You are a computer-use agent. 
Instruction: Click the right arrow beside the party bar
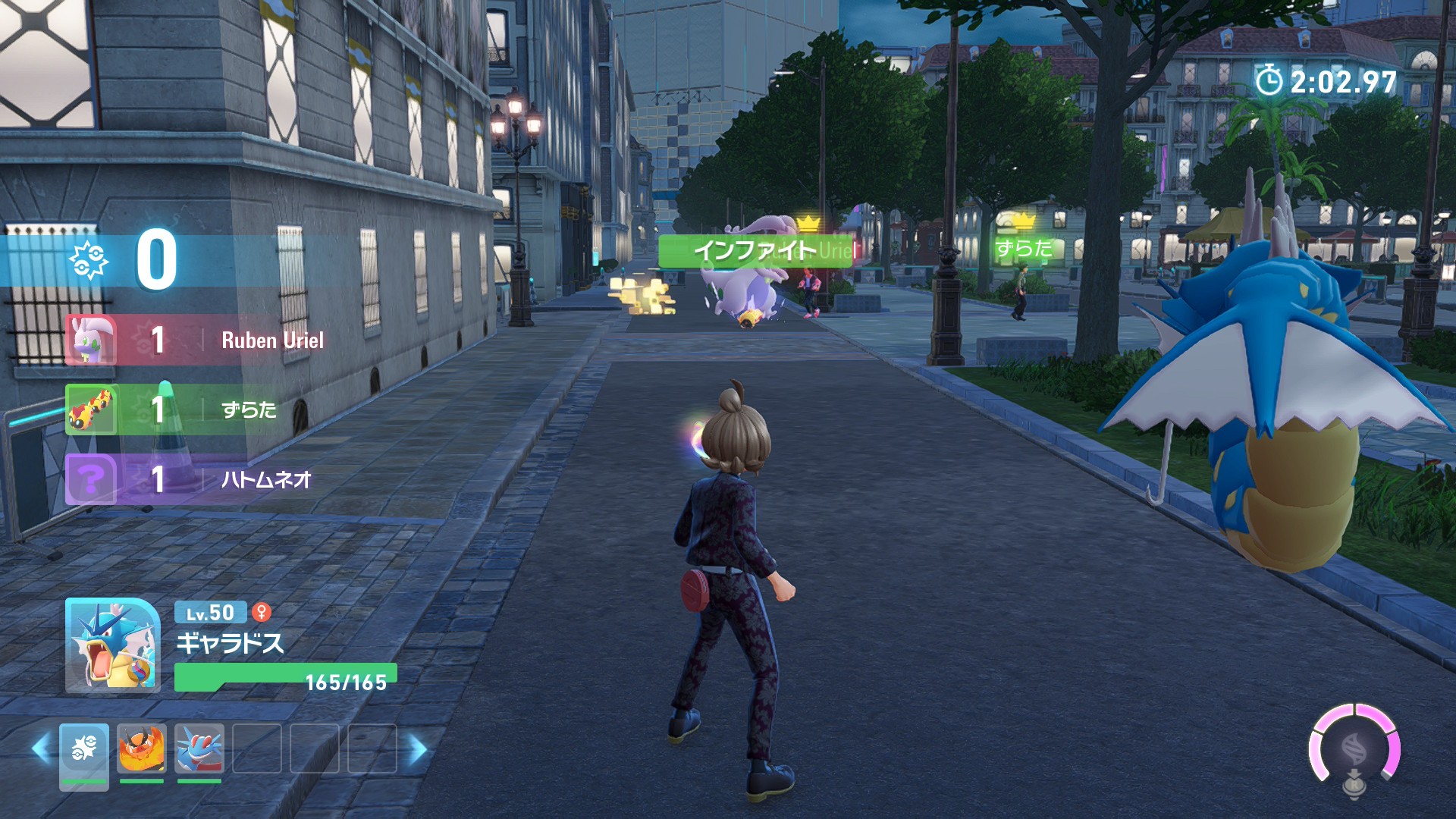[418, 749]
